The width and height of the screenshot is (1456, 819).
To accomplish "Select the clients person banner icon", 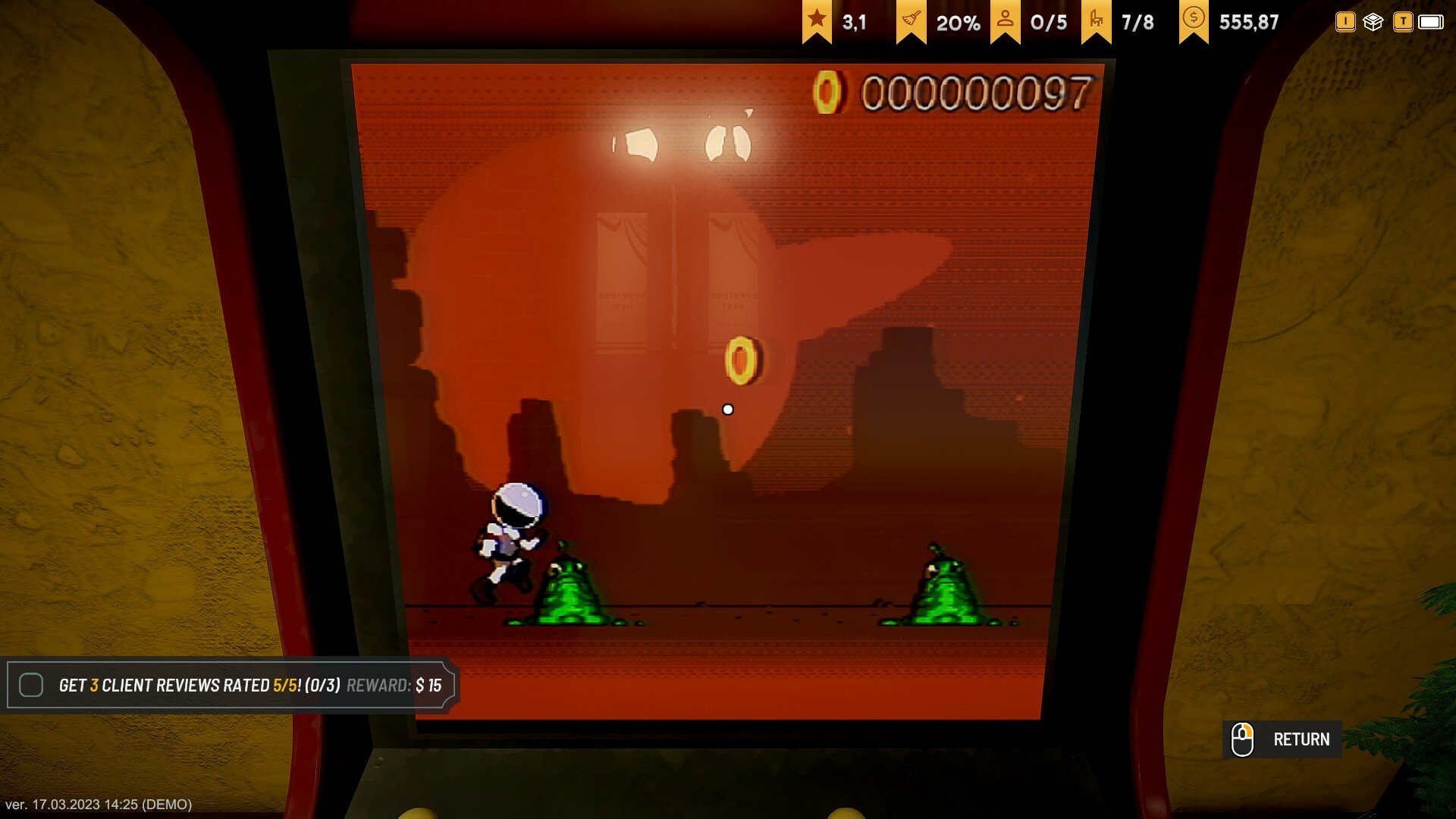I will (x=1005, y=20).
